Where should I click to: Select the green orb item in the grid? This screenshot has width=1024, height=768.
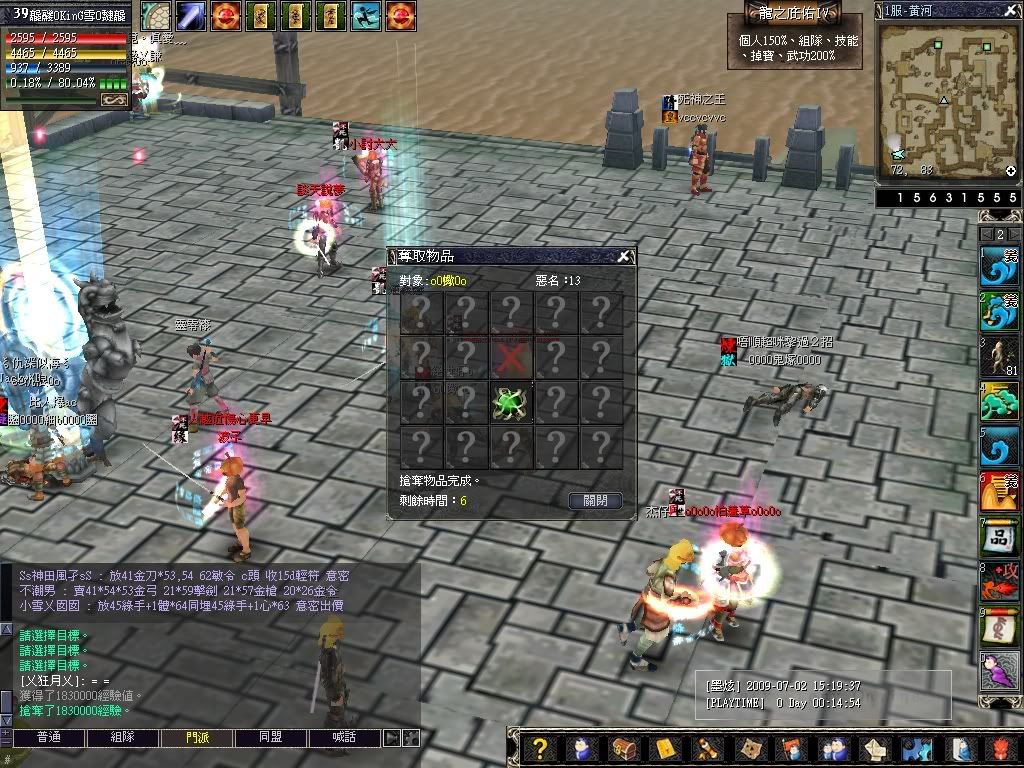click(510, 403)
